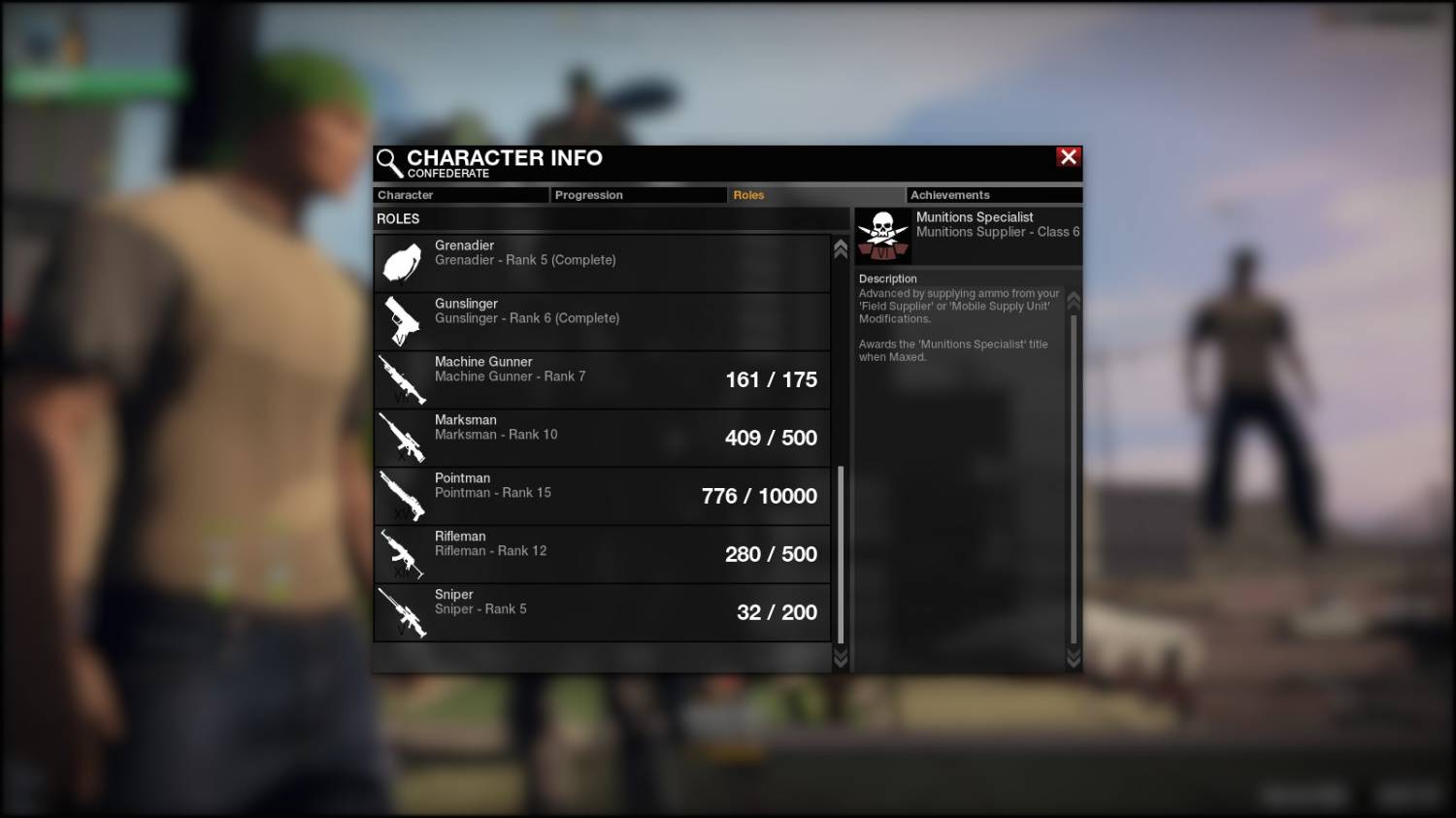Select the Marksman role row
This screenshot has width=1456, height=818.
click(x=602, y=438)
